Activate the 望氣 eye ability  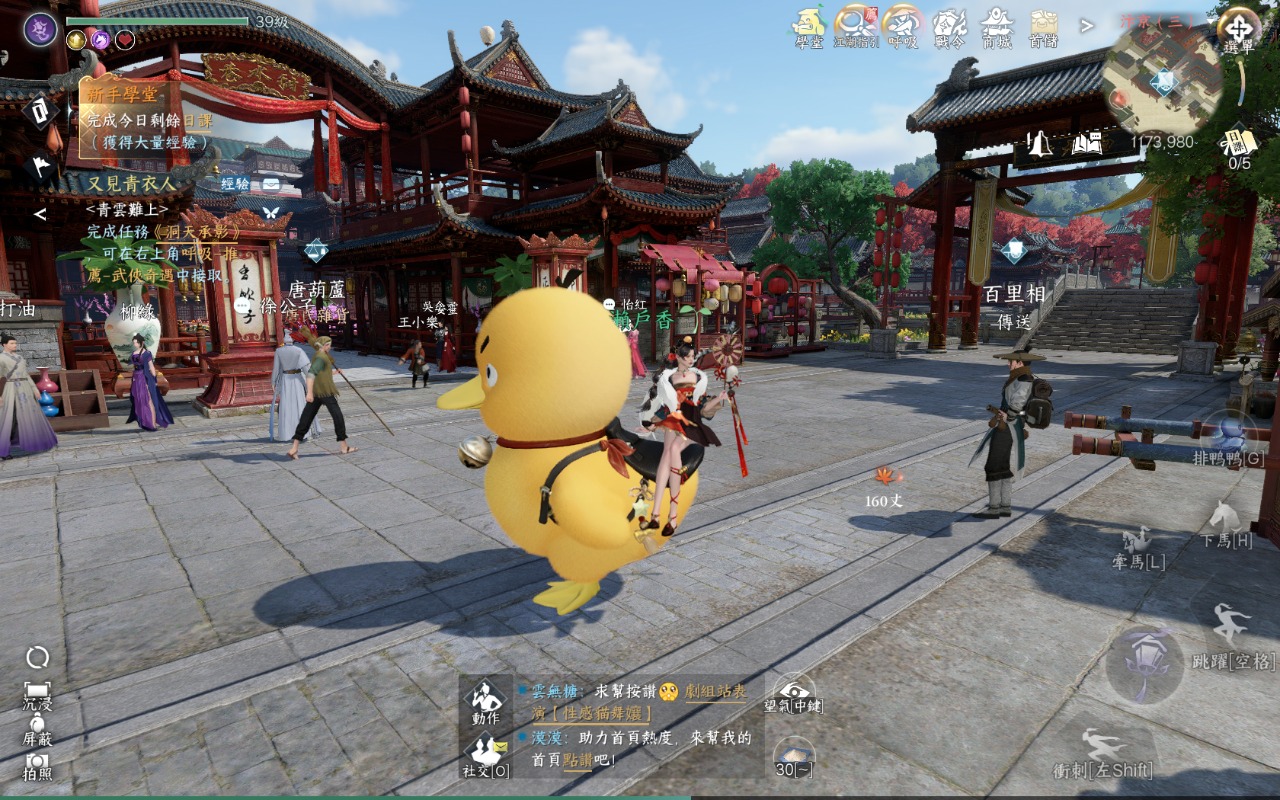pyautogui.click(x=793, y=690)
